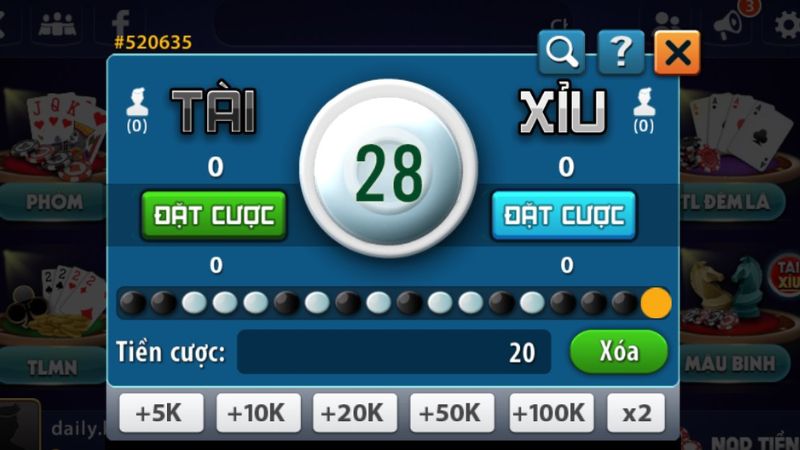Open the magnifying glass history button
This screenshot has width=800, height=450.
561,53
